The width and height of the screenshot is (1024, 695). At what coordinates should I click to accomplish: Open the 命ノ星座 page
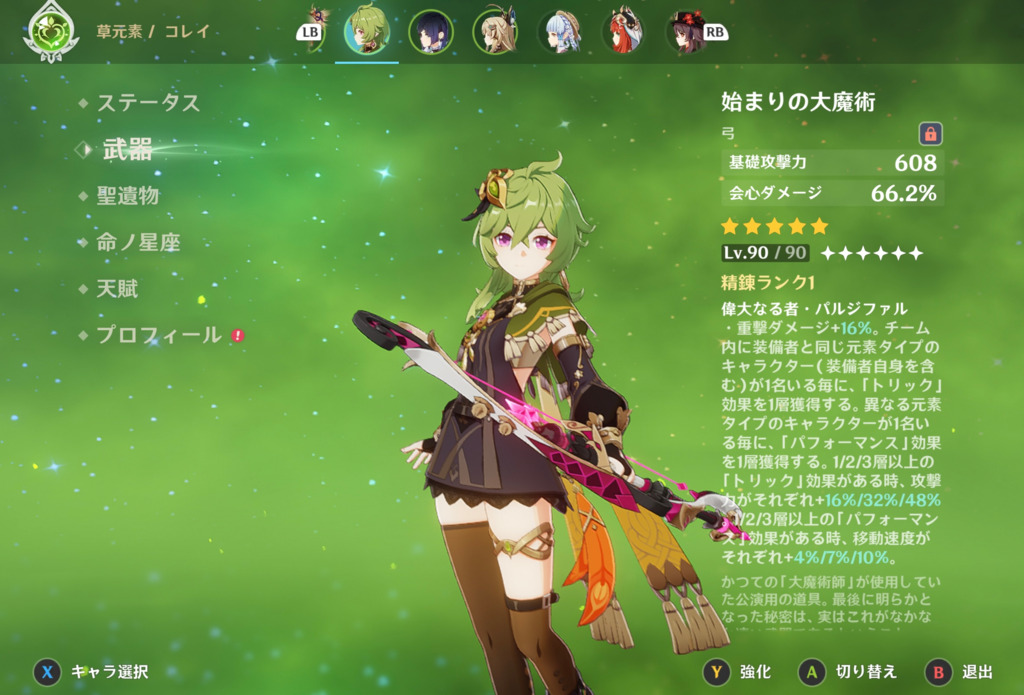(138, 242)
